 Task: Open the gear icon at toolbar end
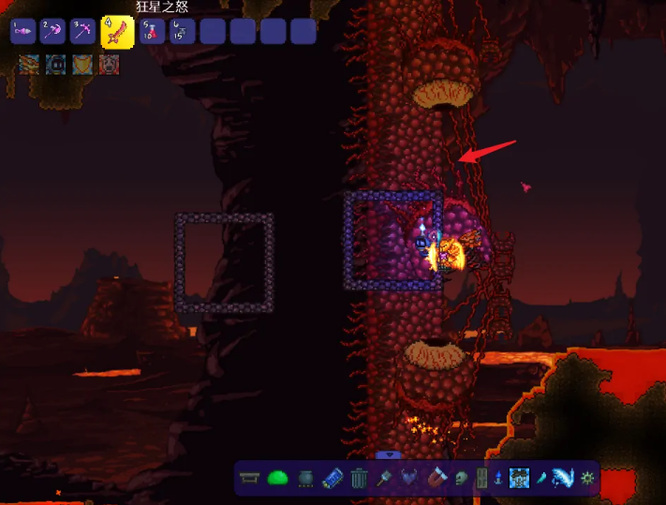point(588,478)
